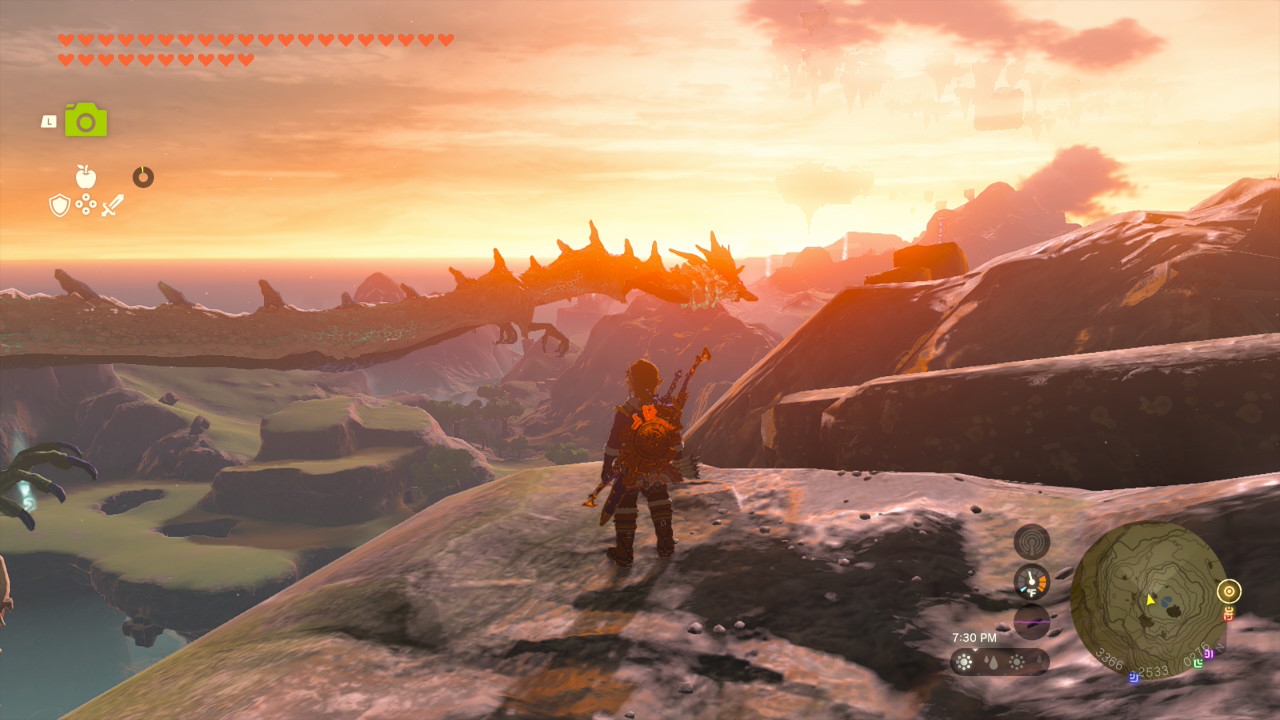Choose the green marker on minimap rim
Viewport: 1280px width, 720px height.
[1197, 663]
